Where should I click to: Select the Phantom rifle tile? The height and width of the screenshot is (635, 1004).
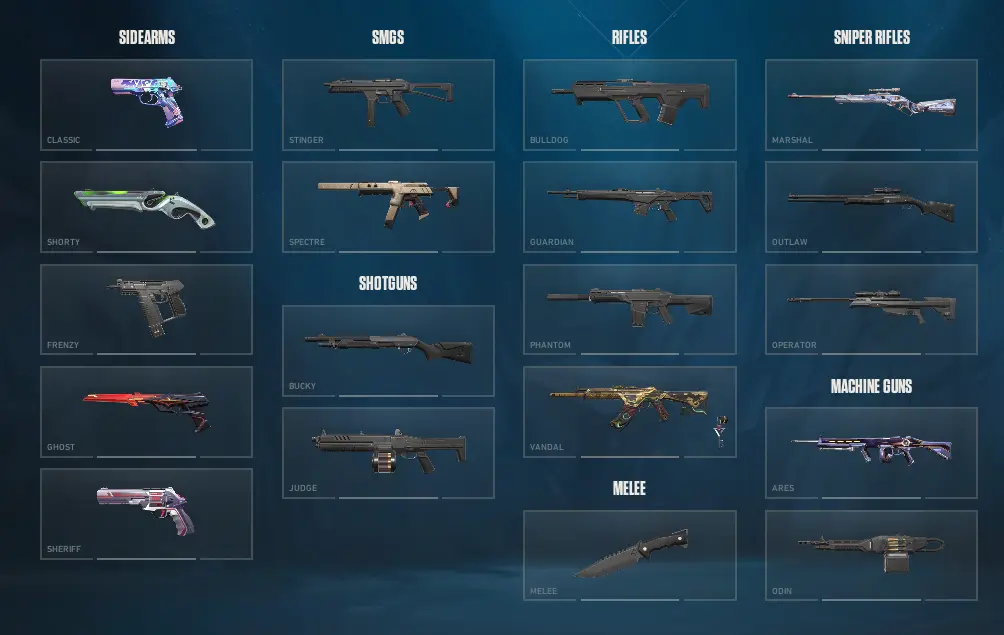click(629, 309)
